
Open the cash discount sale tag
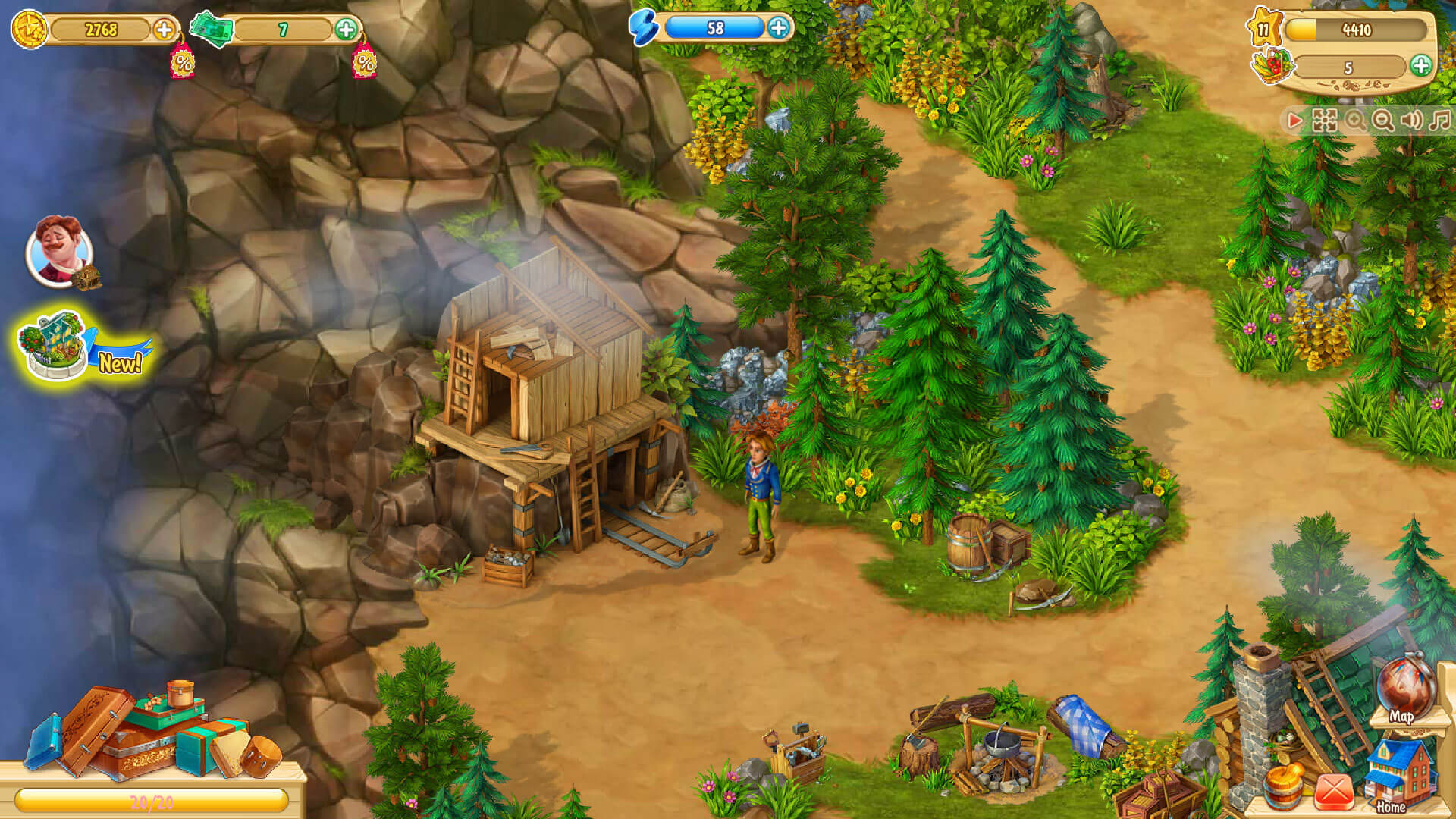pos(365,62)
